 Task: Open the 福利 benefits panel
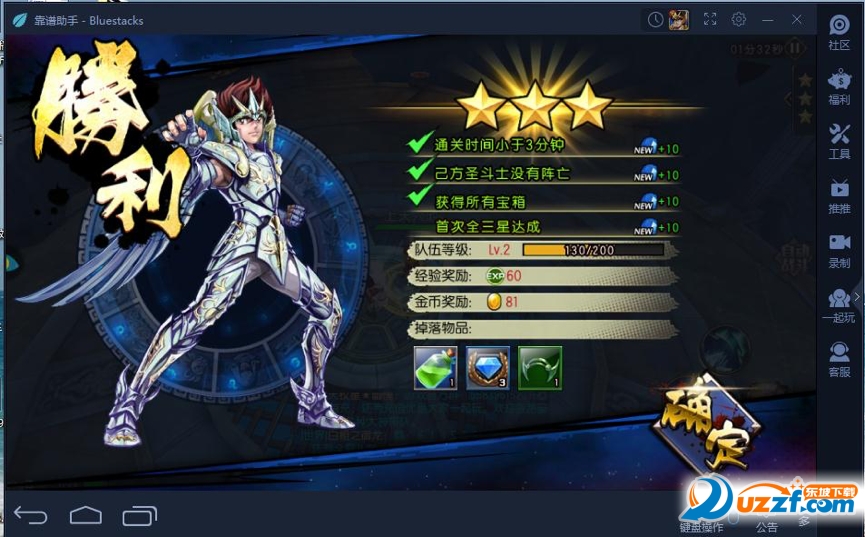click(x=839, y=87)
